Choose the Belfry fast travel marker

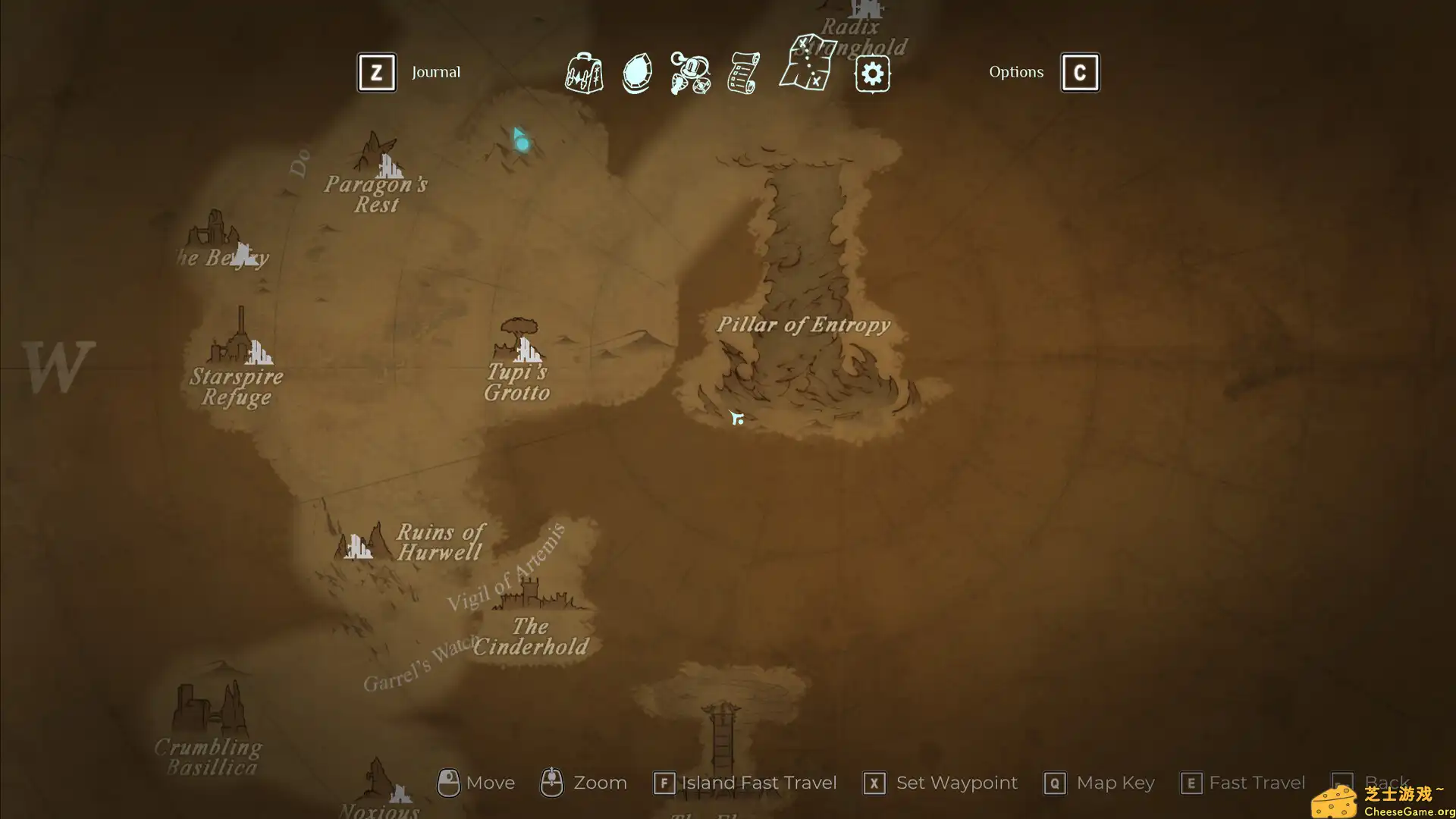pyautogui.click(x=244, y=253)
